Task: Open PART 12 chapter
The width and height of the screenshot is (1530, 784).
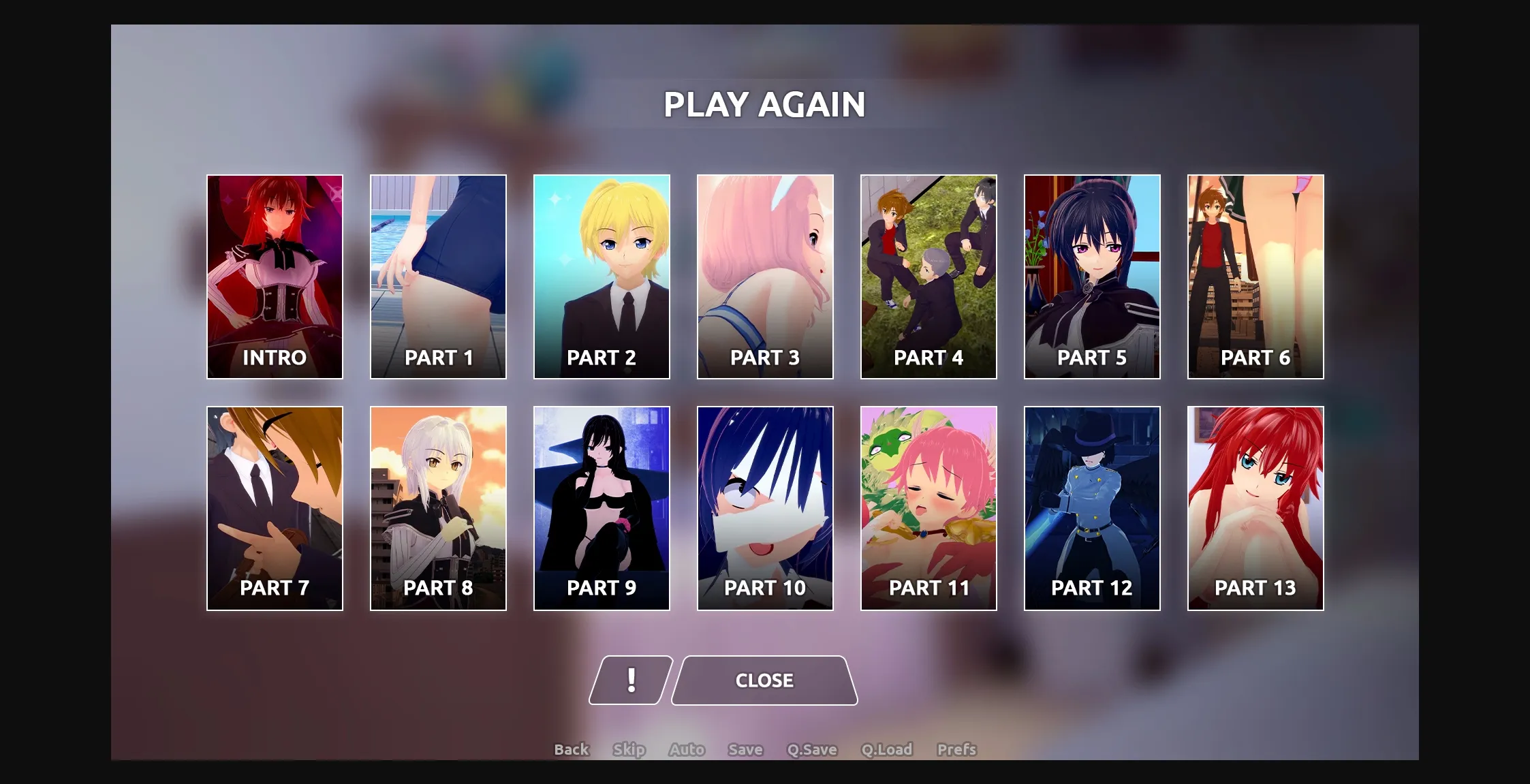Action: (x=1092, y=506)
